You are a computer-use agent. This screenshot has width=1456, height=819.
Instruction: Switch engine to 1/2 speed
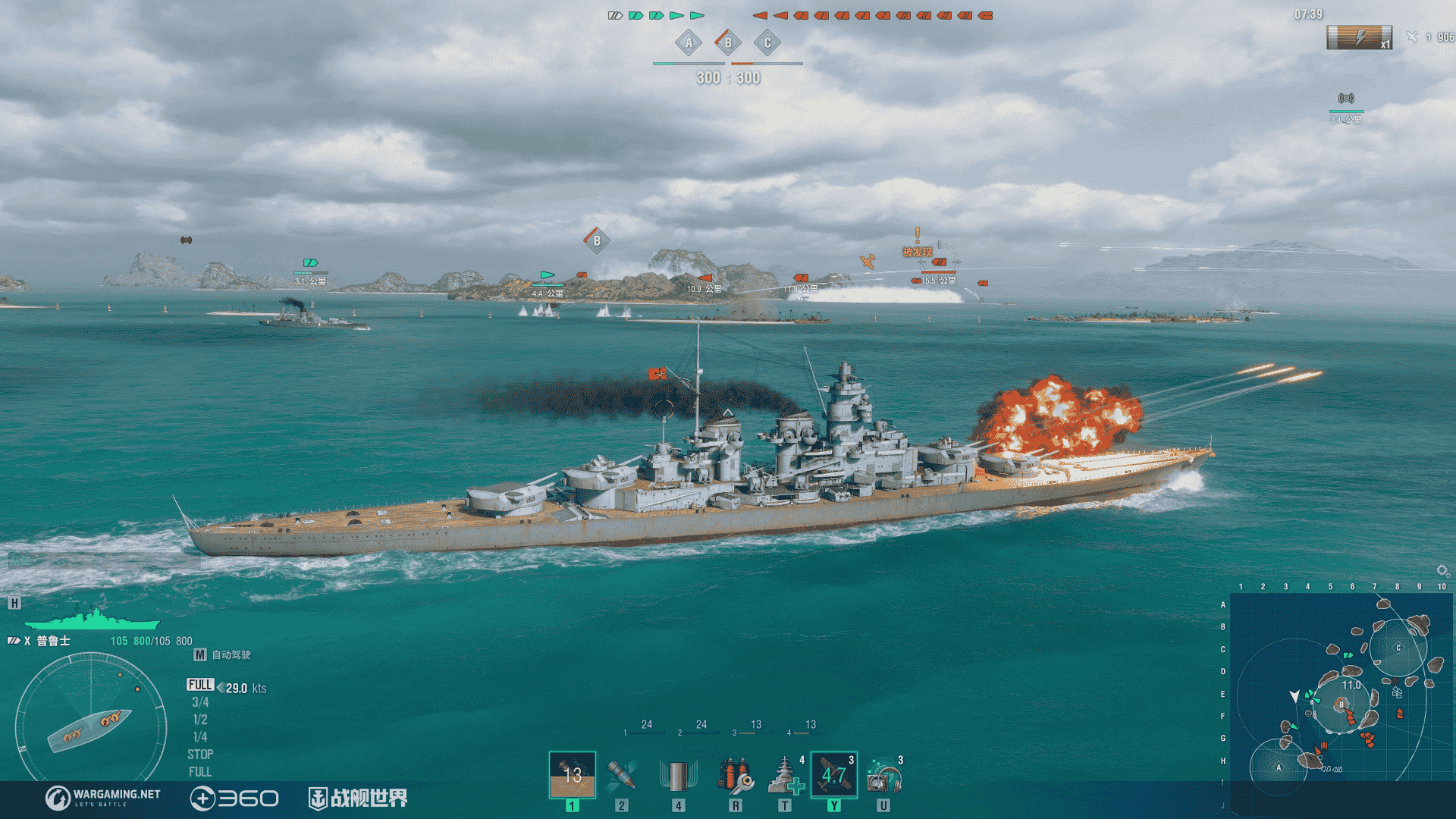(202, 719)
